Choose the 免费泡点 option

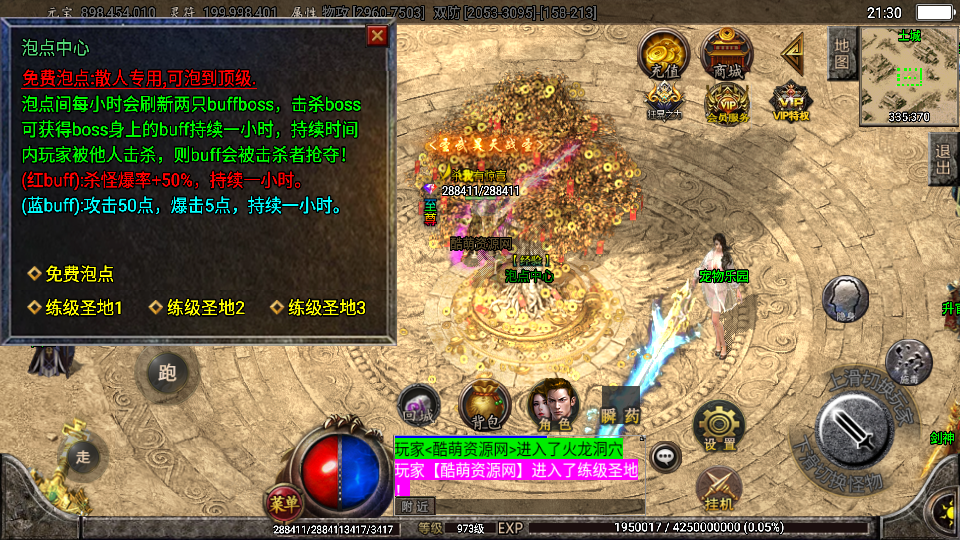click(x=78, y=274)
